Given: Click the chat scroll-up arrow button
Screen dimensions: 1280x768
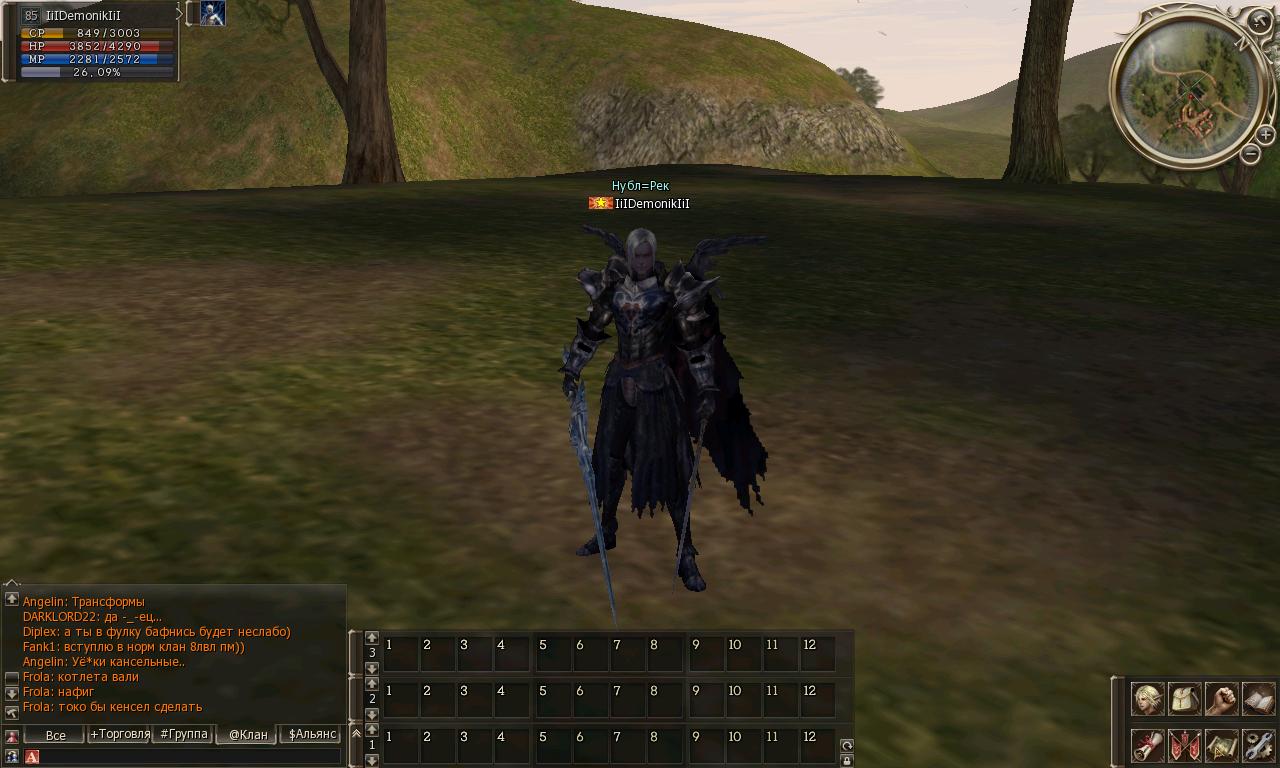Looking at the screenshot, I should click(x=12, y=598).
